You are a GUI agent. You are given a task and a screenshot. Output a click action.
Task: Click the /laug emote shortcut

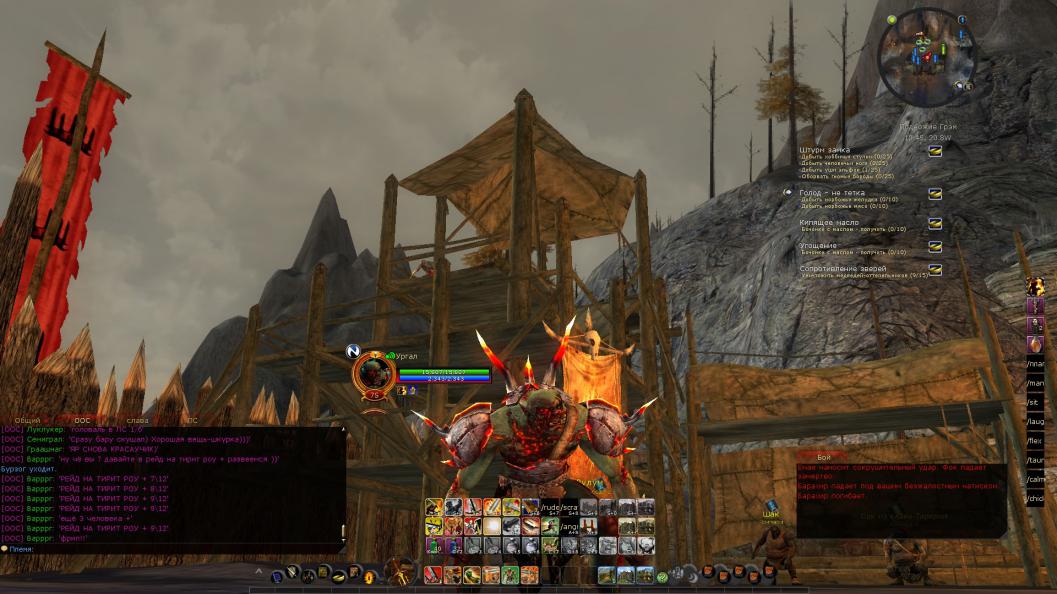[1035, 421]
